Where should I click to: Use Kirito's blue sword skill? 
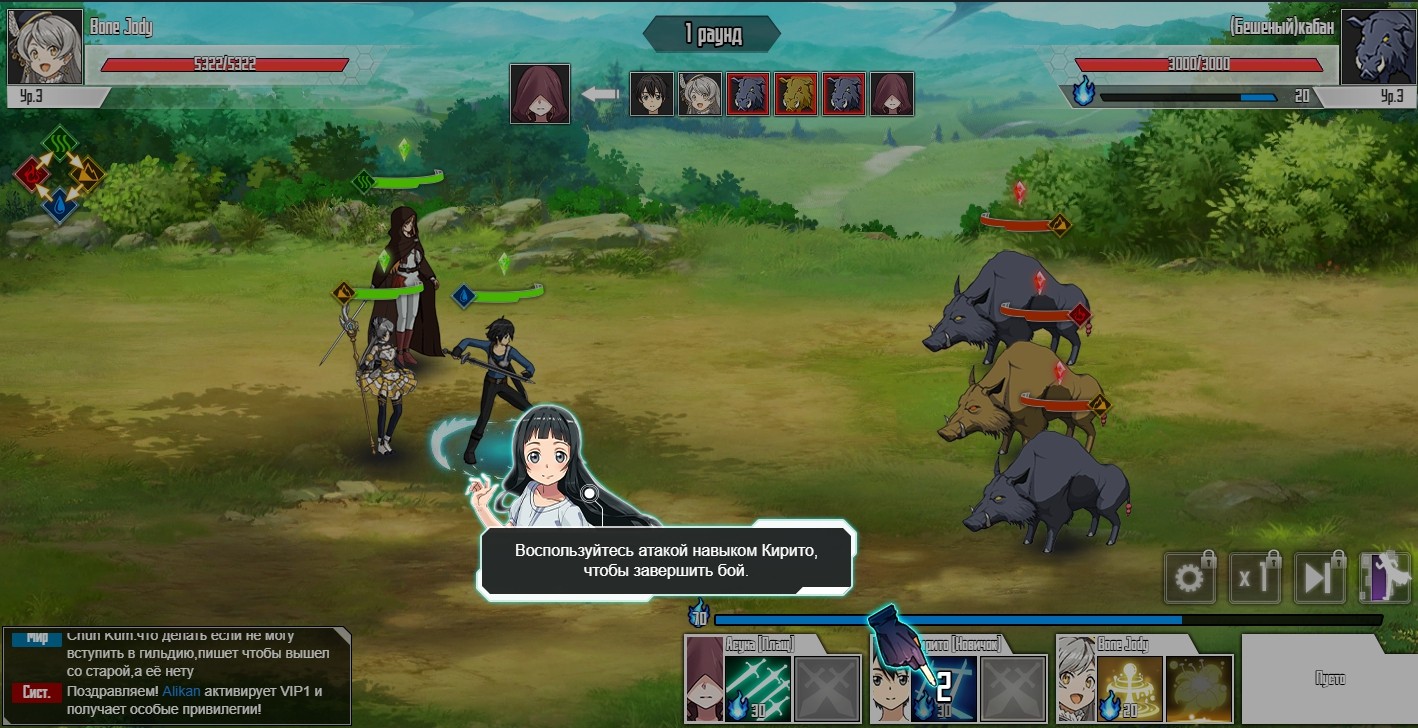(x=942, y=689)
